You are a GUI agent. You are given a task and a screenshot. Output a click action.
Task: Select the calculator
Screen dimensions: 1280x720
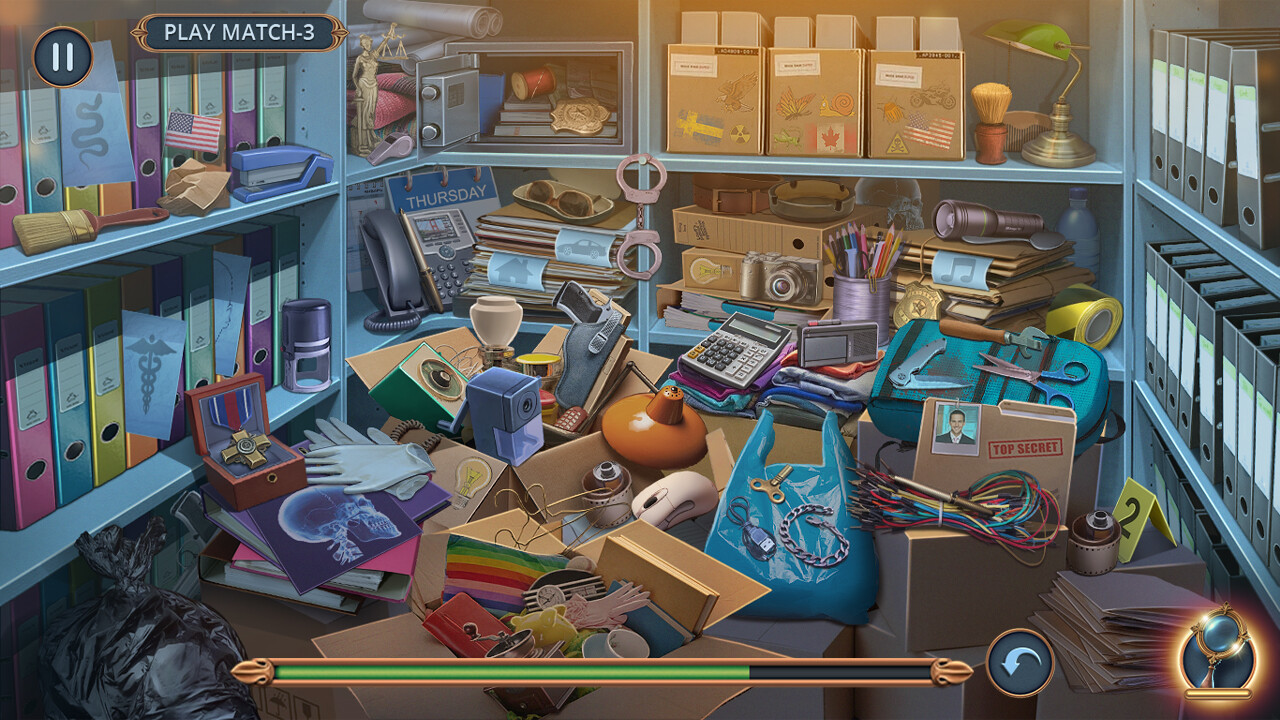point(729,346)
